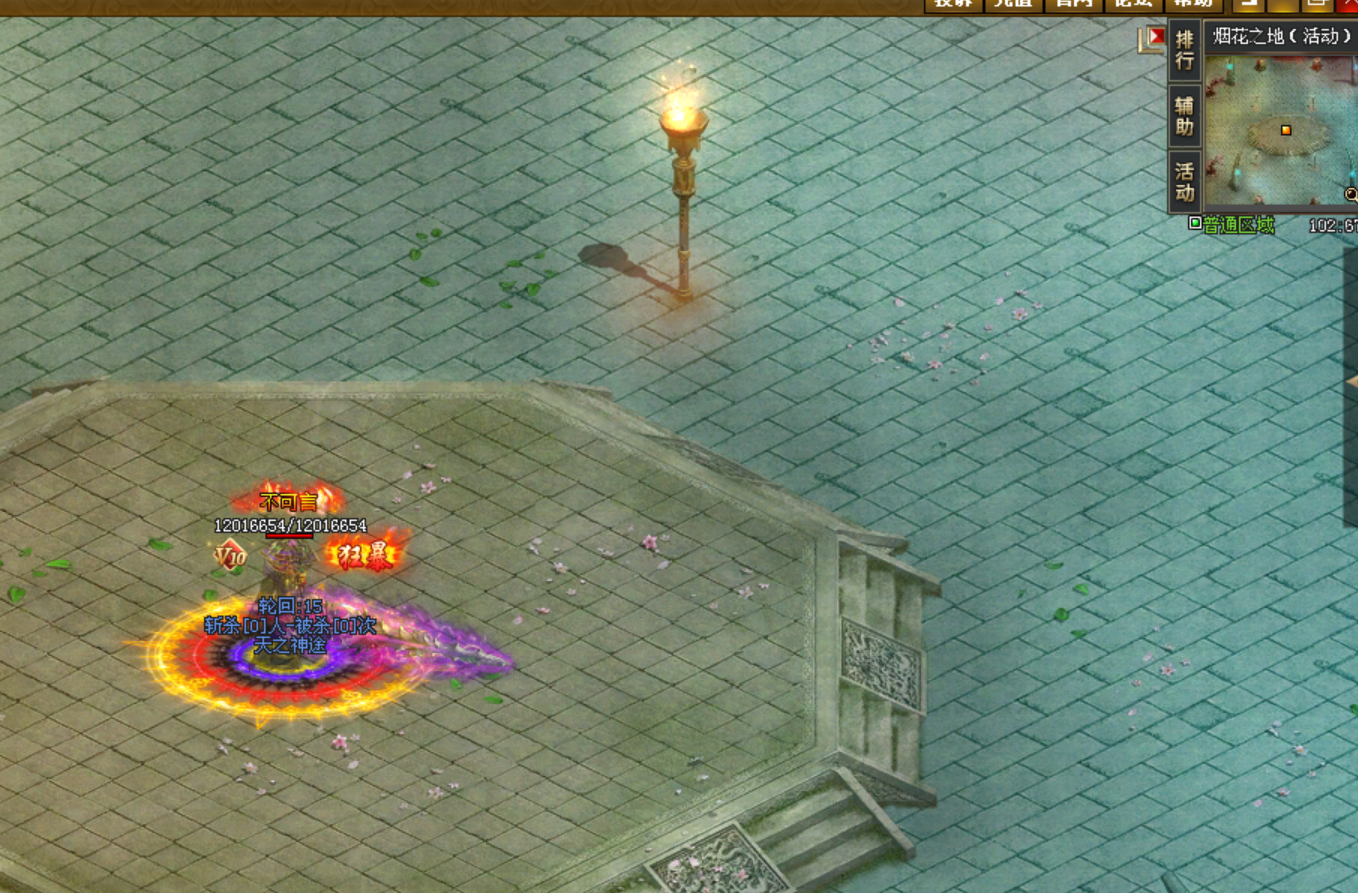Click the 烟花之地 minimap
Image resolution: width=1358 pixels, height=893 pixels.
(1280, 130)
